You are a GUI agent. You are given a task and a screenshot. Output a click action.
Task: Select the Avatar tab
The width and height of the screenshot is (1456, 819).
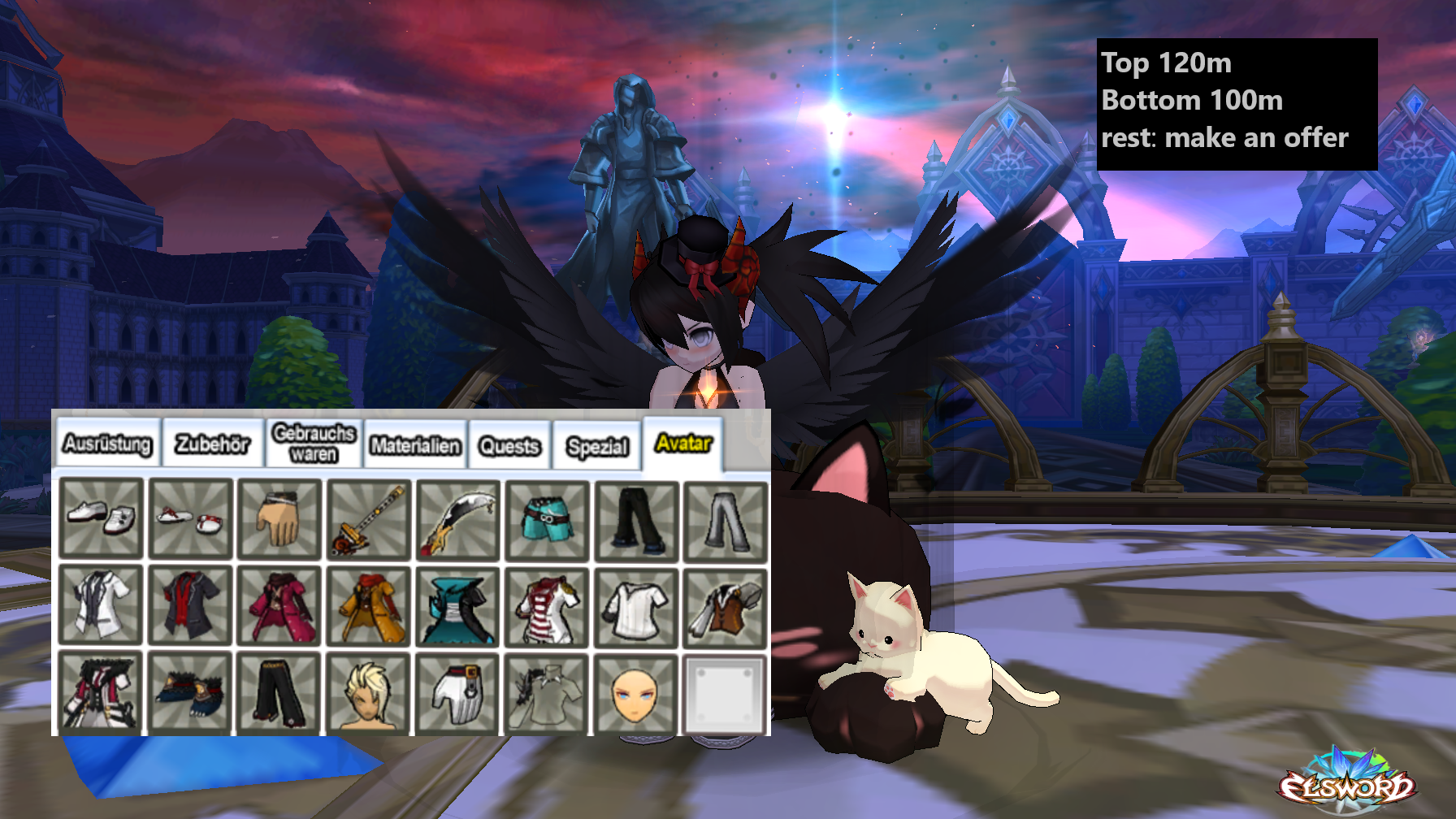click(683, 443)
